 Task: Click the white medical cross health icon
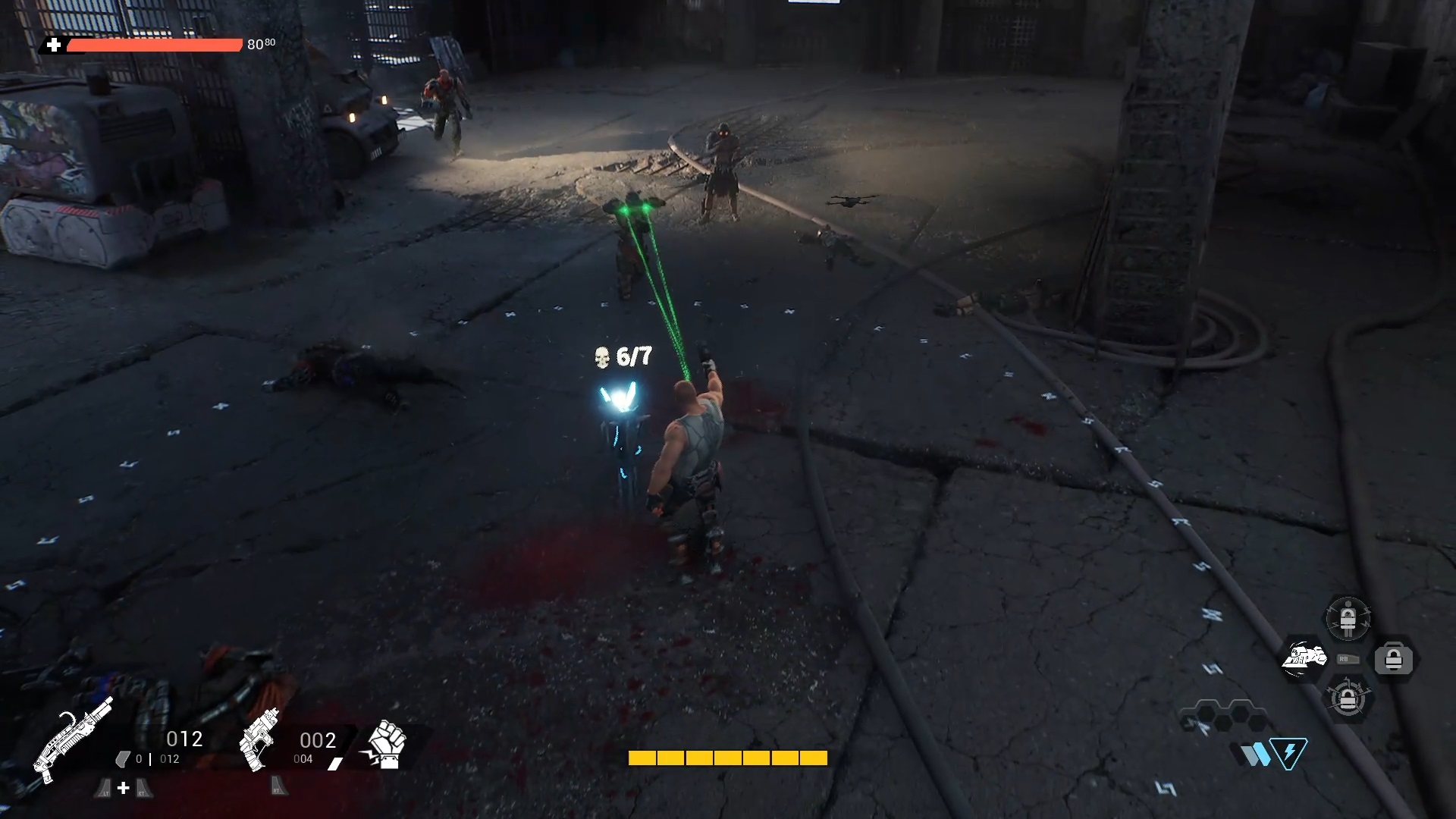coord(54,45)
